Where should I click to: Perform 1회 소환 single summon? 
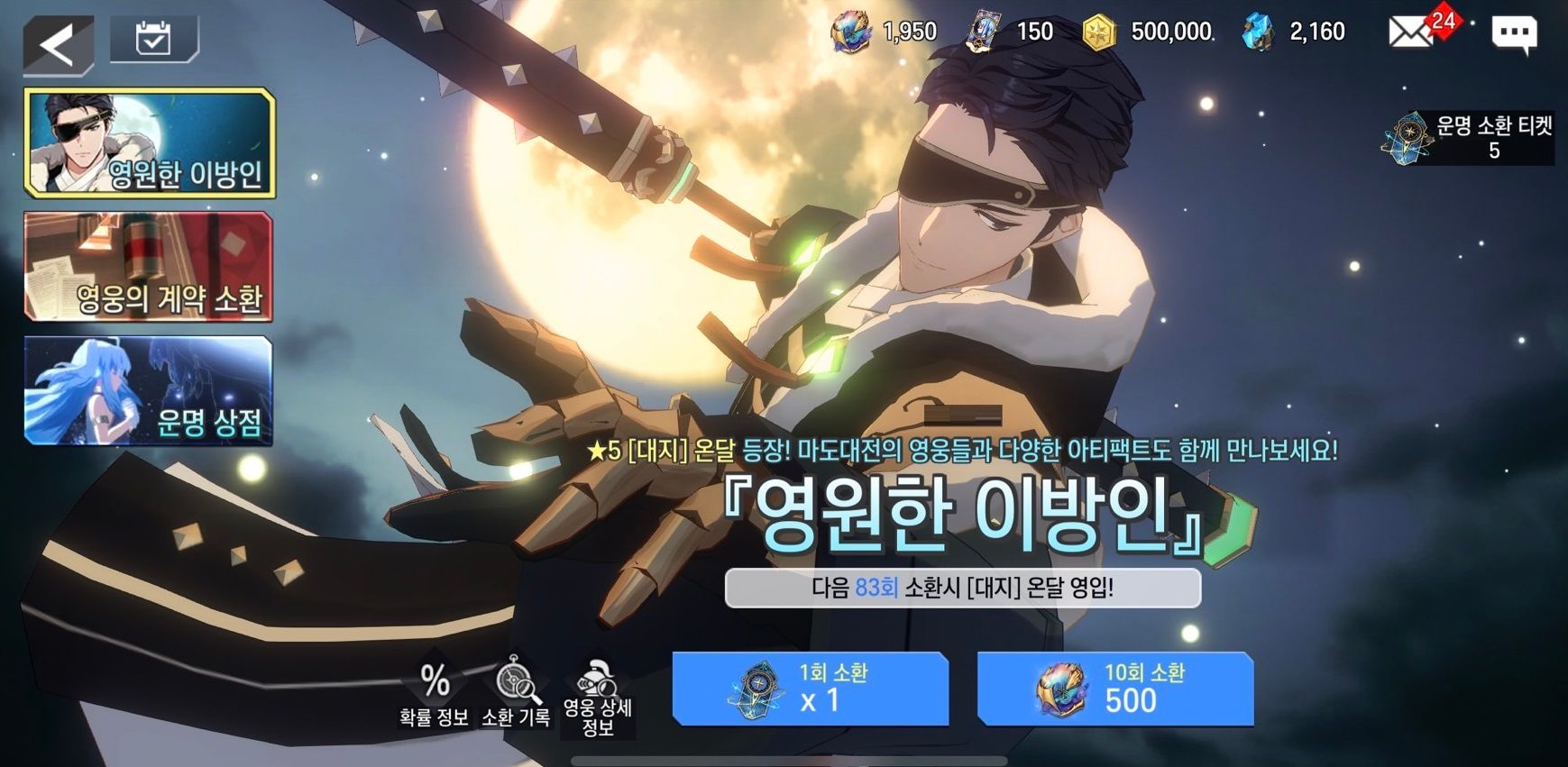pyautogui.click(x=810, y=689)
